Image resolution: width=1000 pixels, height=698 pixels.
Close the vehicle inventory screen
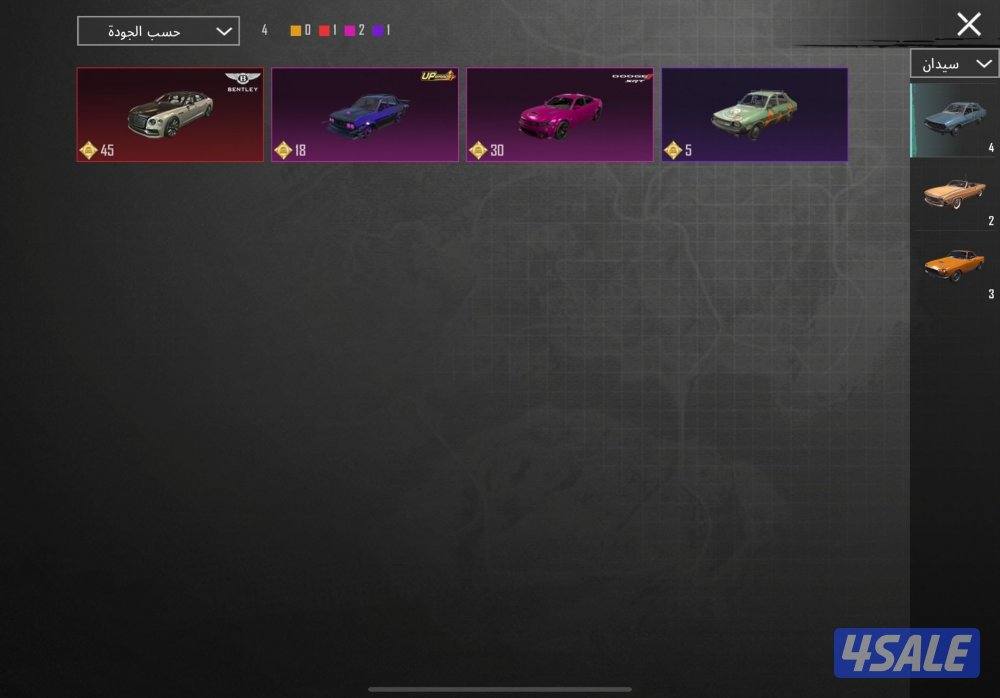tap(968, 25)
